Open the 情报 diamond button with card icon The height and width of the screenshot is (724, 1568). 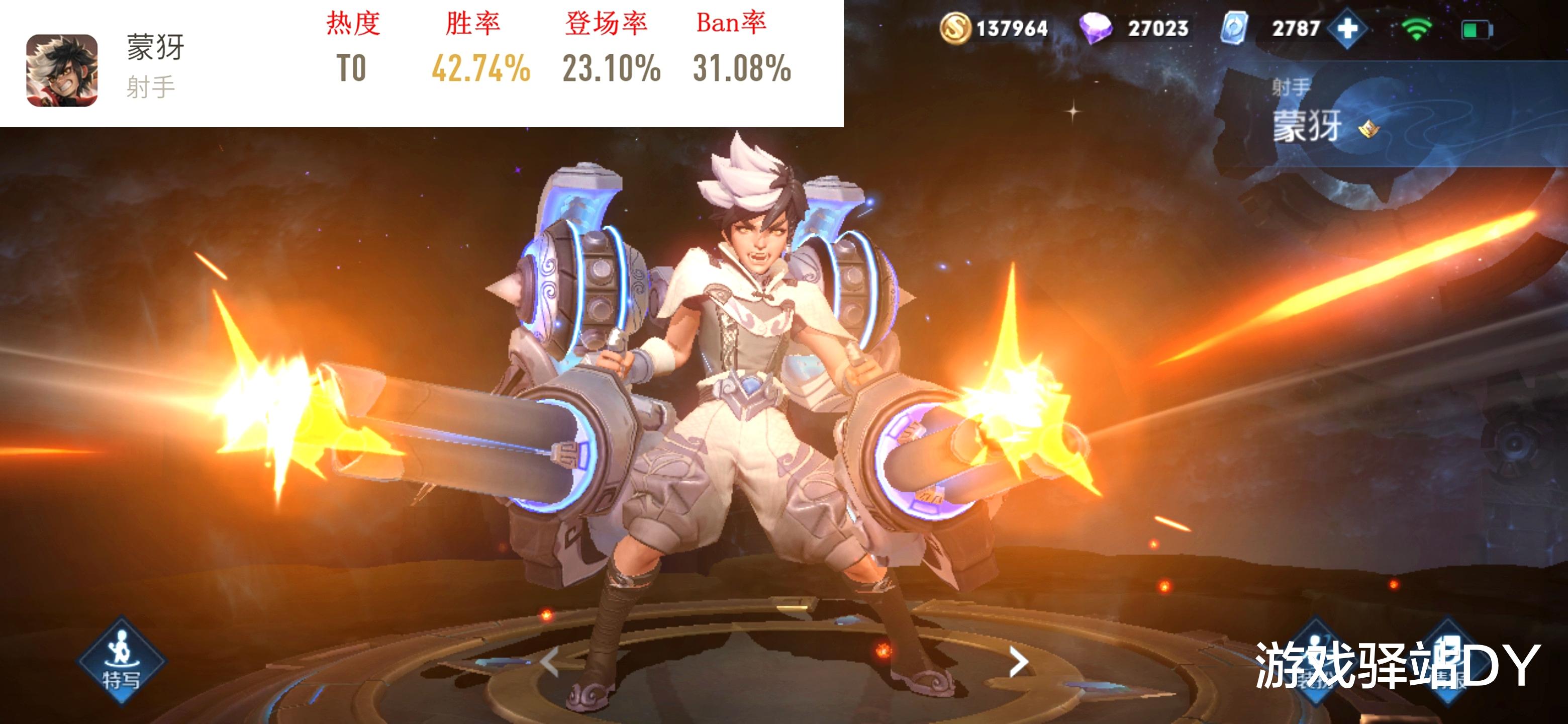pos(1447,661)
